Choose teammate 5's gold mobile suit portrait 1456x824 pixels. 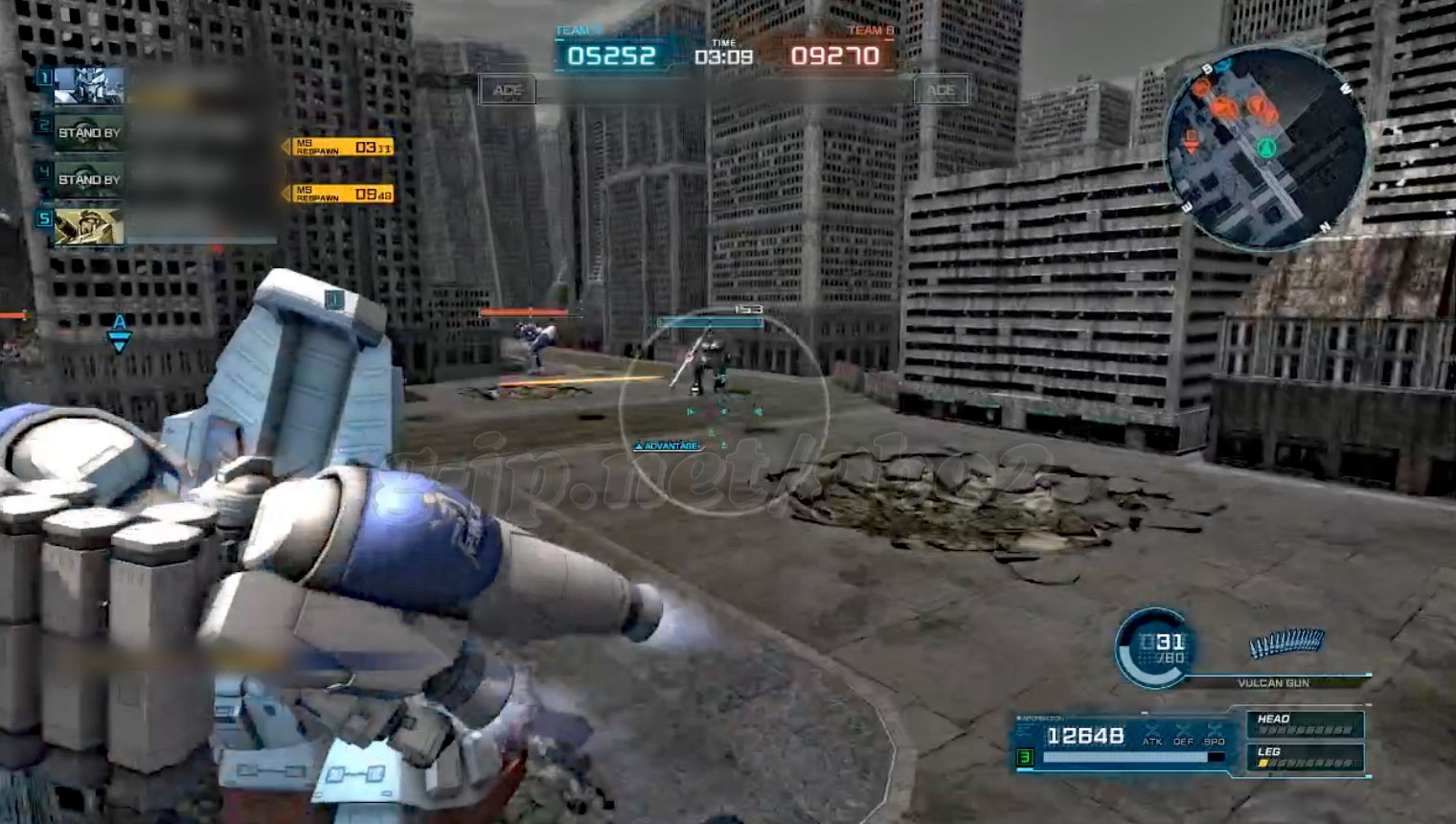pyautogui.click(x=89, y=226)
